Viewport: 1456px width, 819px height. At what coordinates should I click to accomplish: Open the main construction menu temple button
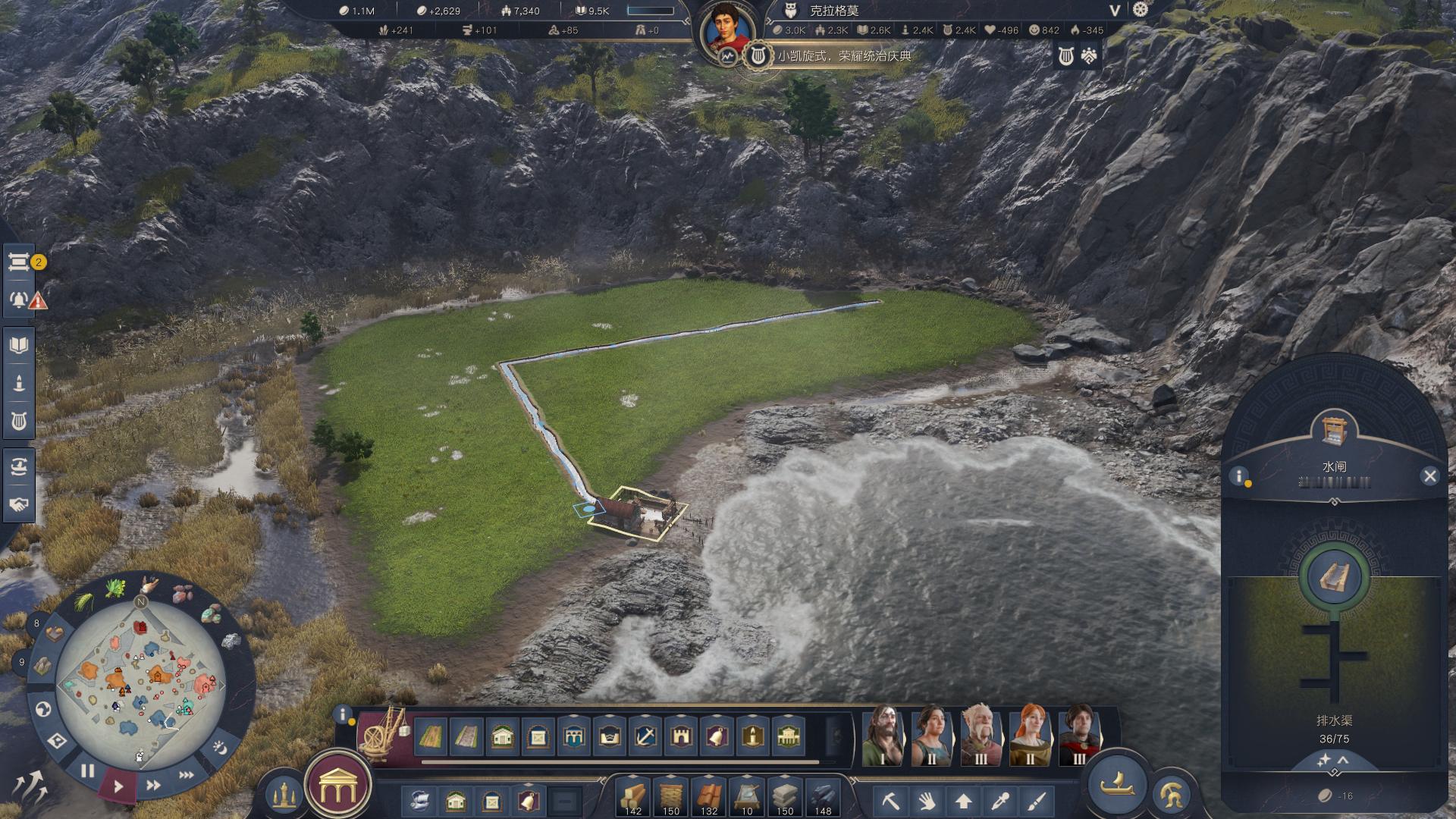[x=337, y=789]
